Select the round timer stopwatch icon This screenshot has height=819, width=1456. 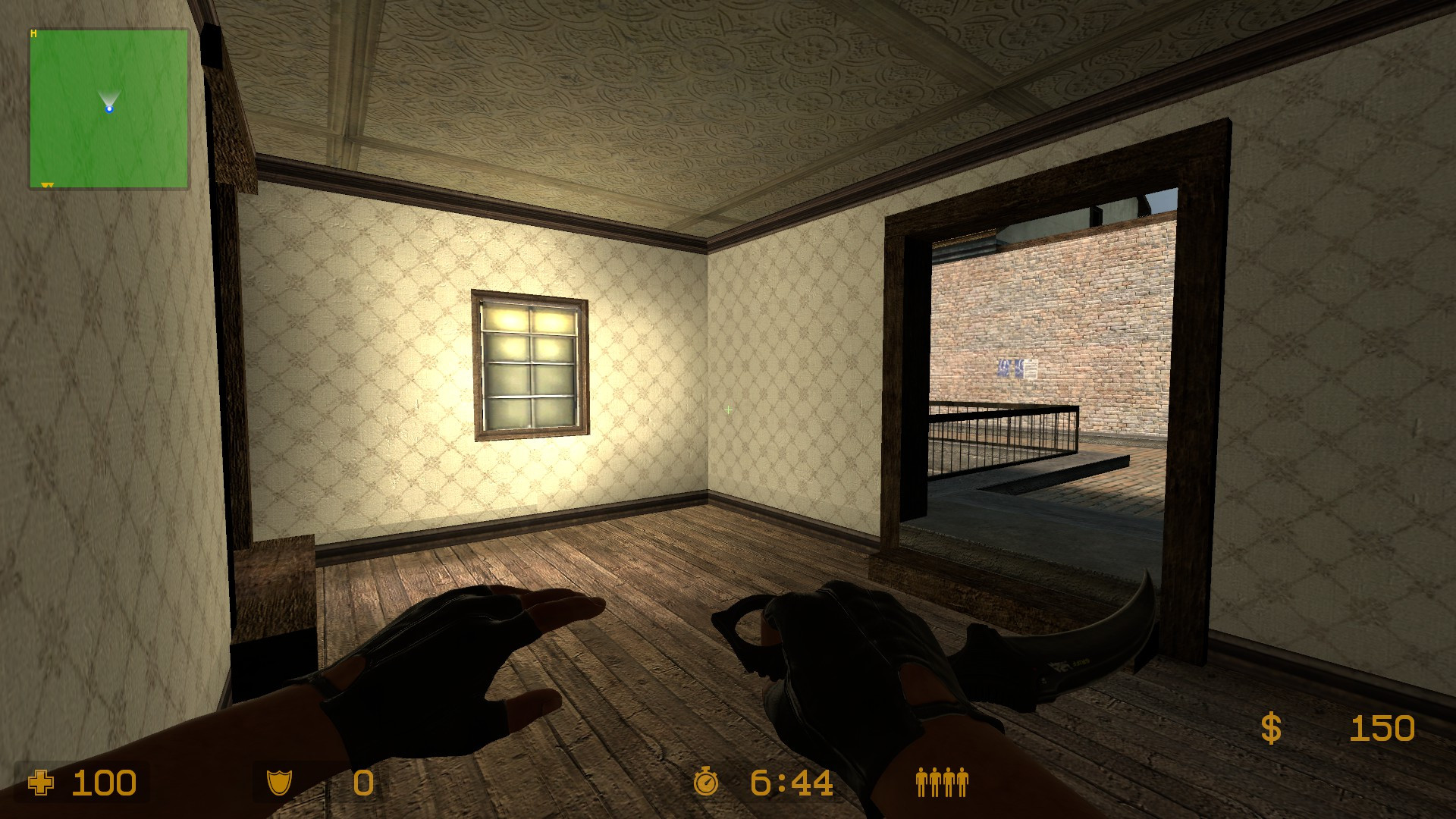pos(707,780)
